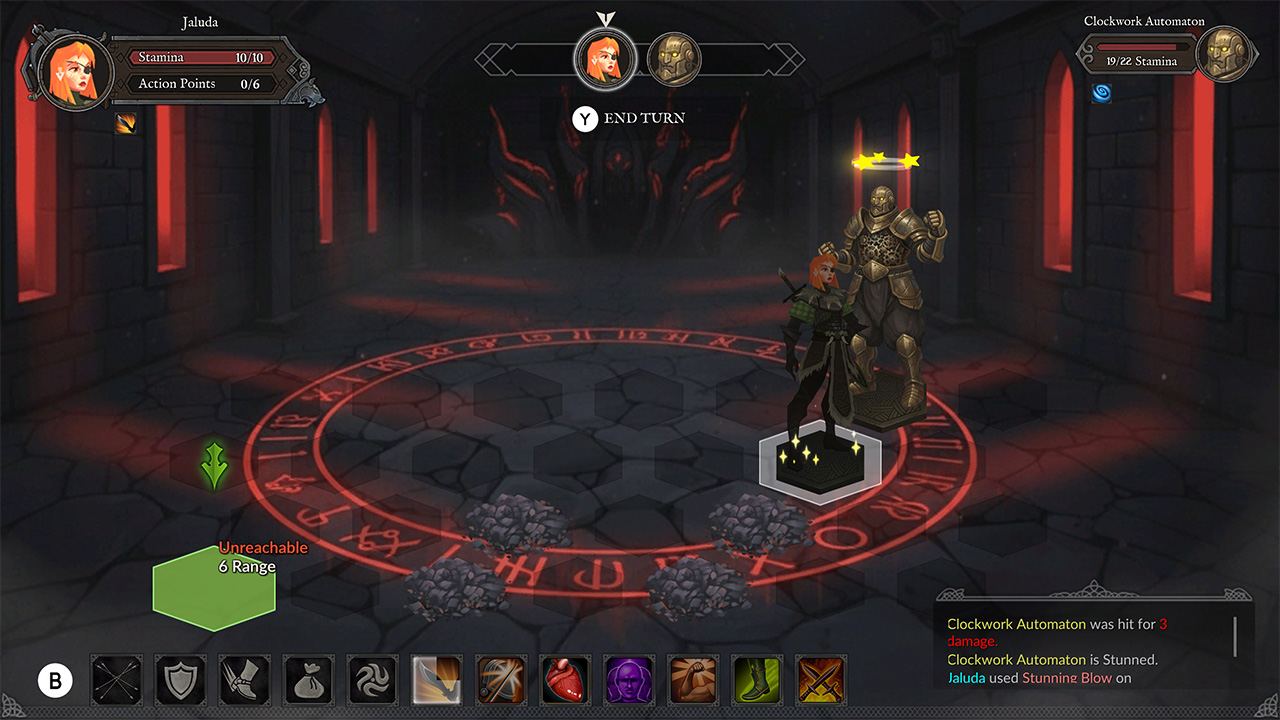Choose the purple head psychic ability
Image resolution: width=1280 pixels, height=720 pixels.
pyautogui.click(x=628, y=680)
